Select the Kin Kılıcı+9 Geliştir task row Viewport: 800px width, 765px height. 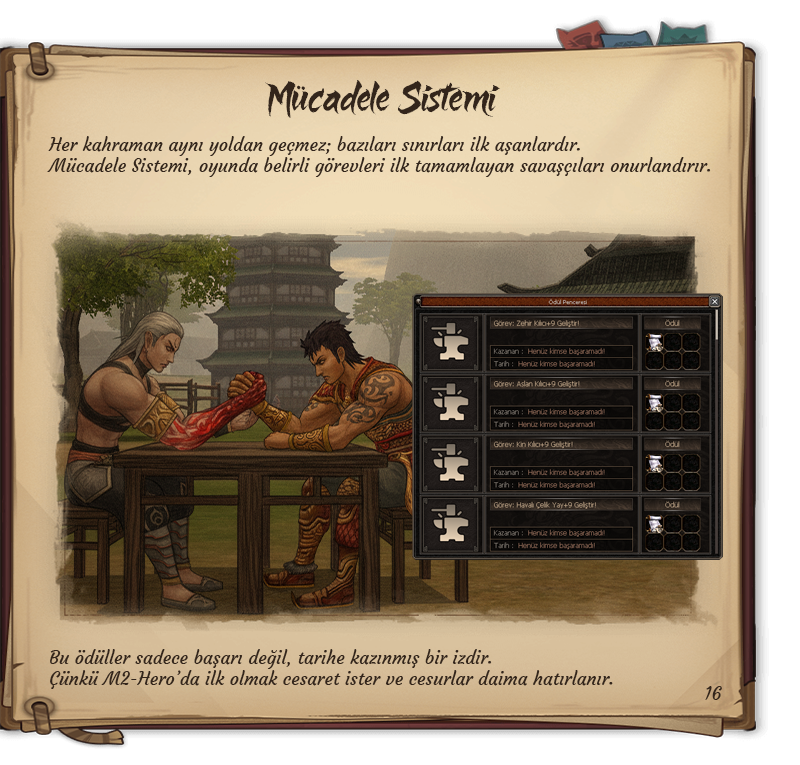(561, 444)
